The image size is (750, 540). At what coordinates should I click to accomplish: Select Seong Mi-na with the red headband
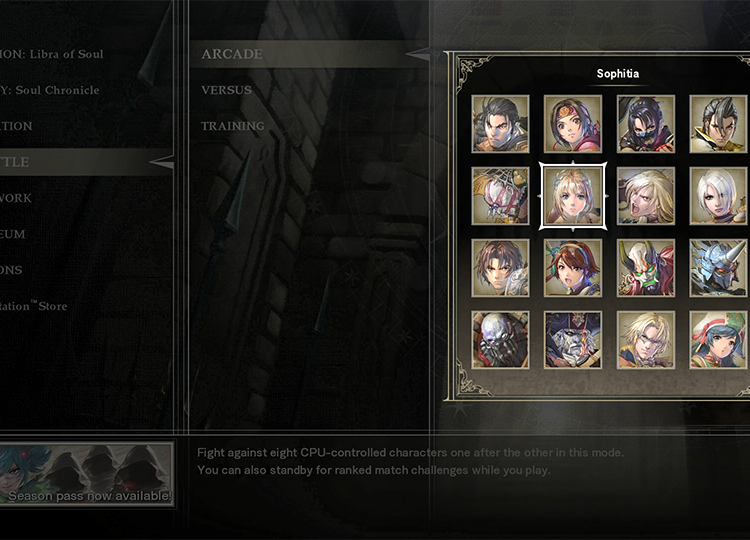573,124
